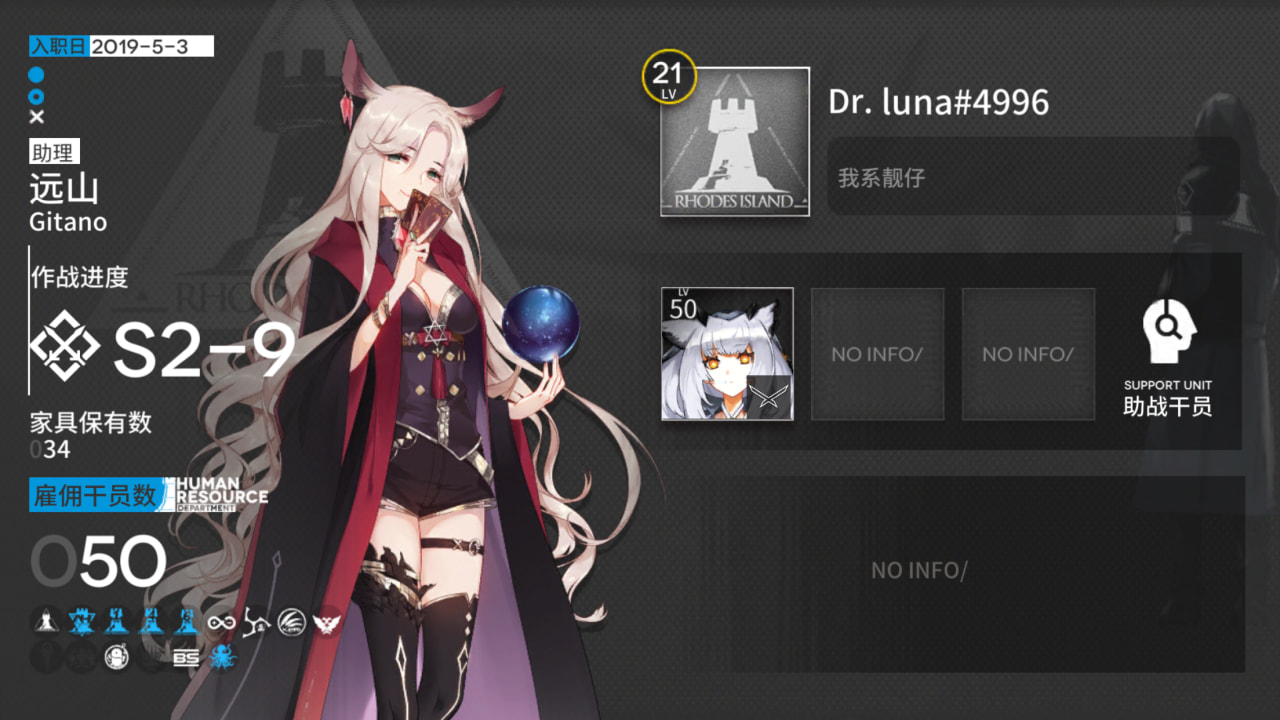This screenshot has width=1280, height=720.
Task: Open the 助战干员 Support Unit button
Action: (x=1168, y=355)
